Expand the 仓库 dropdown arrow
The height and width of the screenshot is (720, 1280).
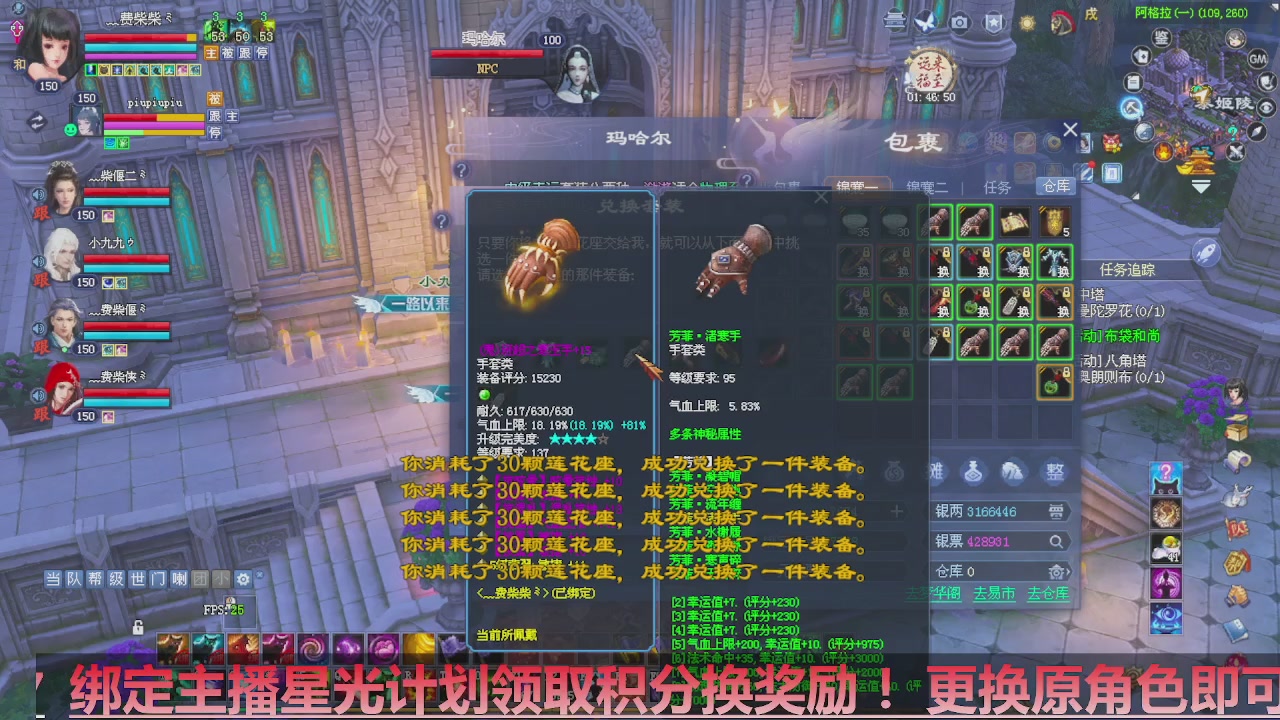click(x=1069, y=572)
